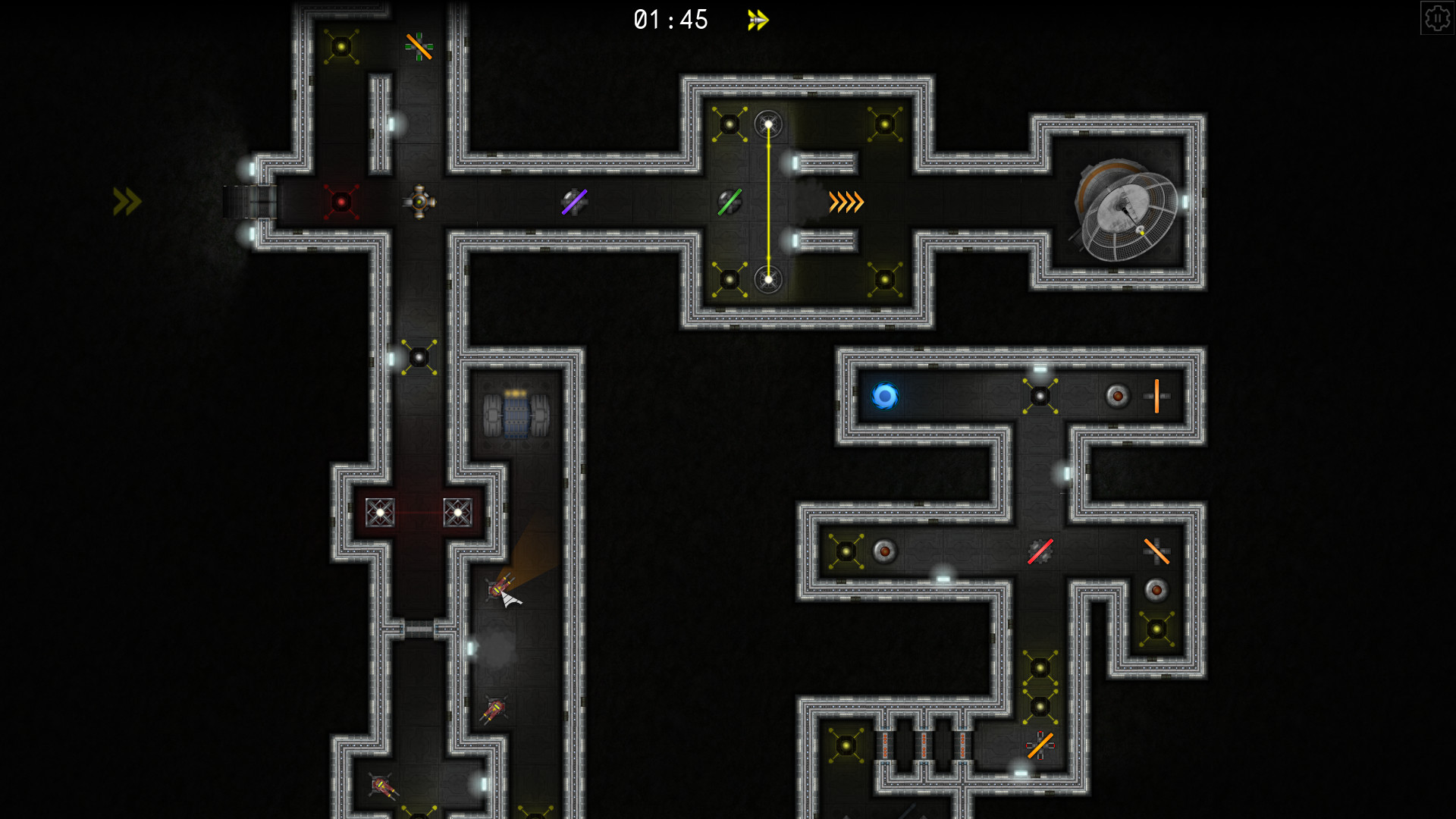Click the small red tank below the player ship
This screenshot has height=819, width=1456.
coord(494,709)
